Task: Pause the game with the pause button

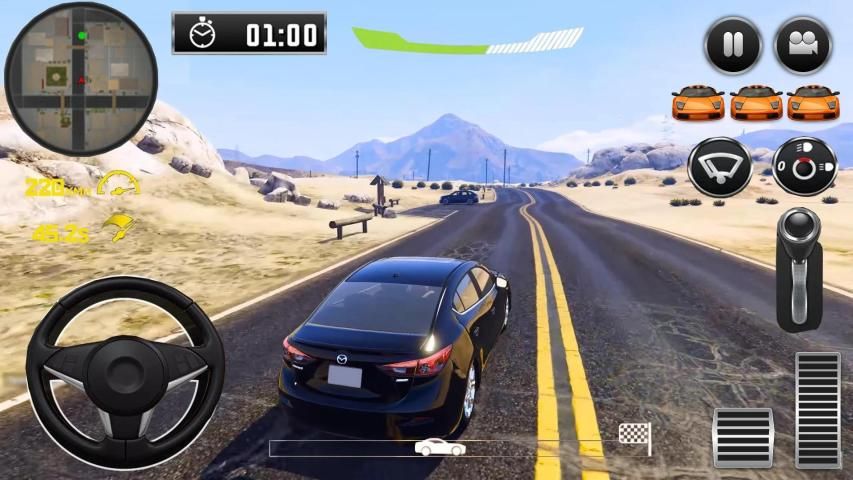Action: click(x=733, y=45)
